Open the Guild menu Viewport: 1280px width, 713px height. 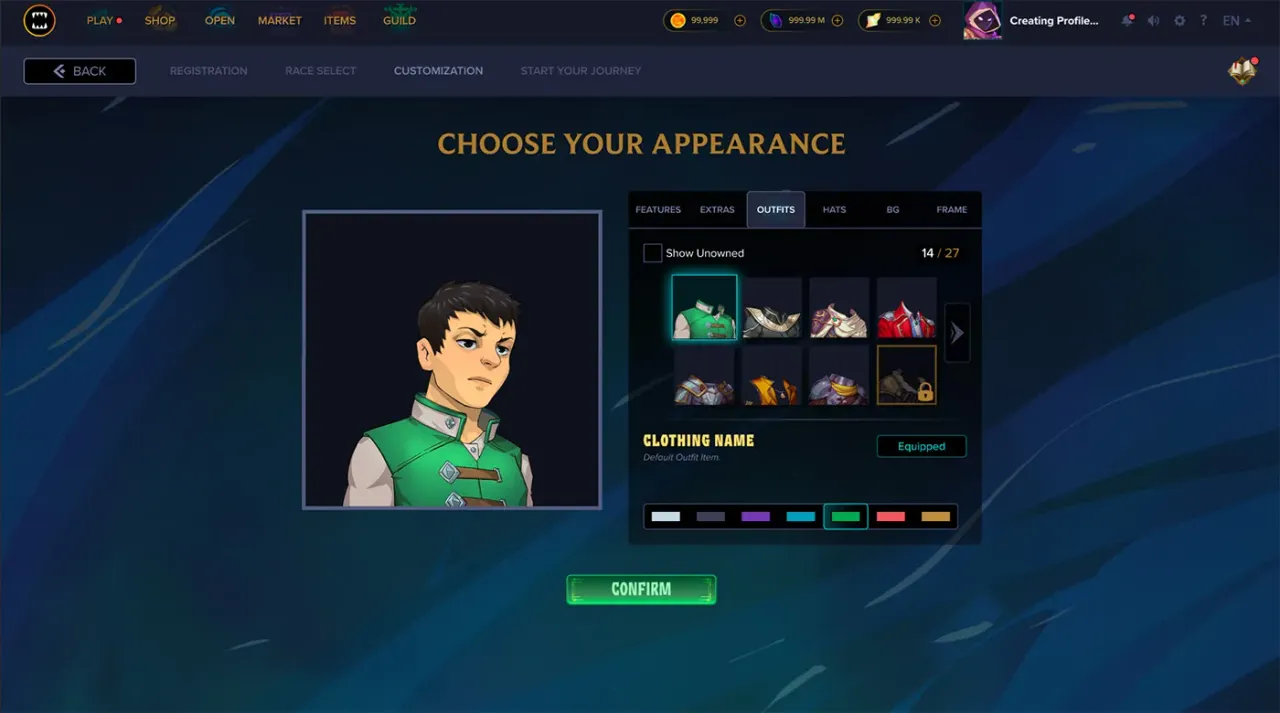pyautogui.click(x=399, y=20)
